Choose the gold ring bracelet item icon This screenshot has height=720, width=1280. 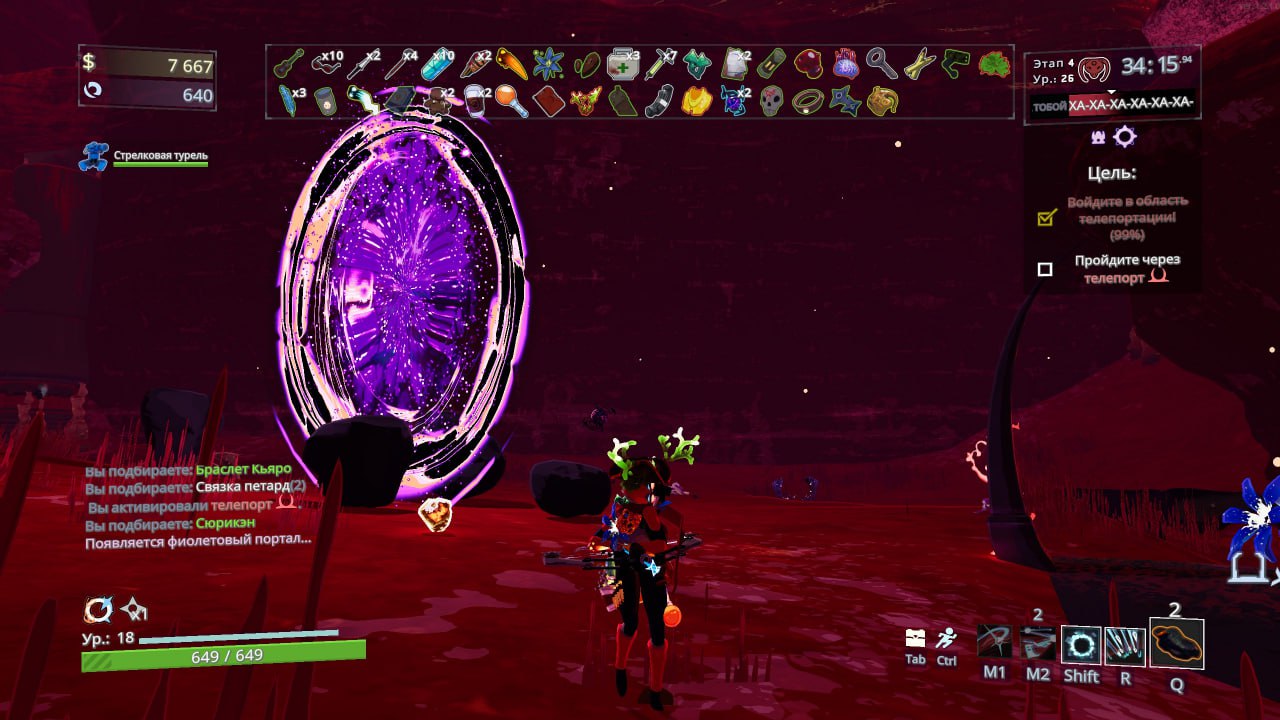[x=807, y=101]
